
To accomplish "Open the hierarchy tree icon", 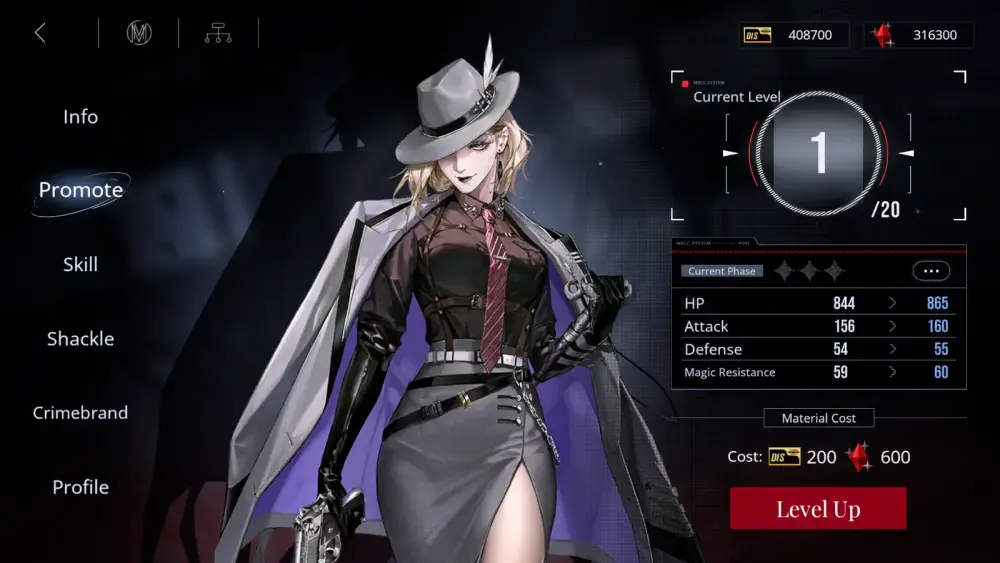I will click(x=218, y=33).
